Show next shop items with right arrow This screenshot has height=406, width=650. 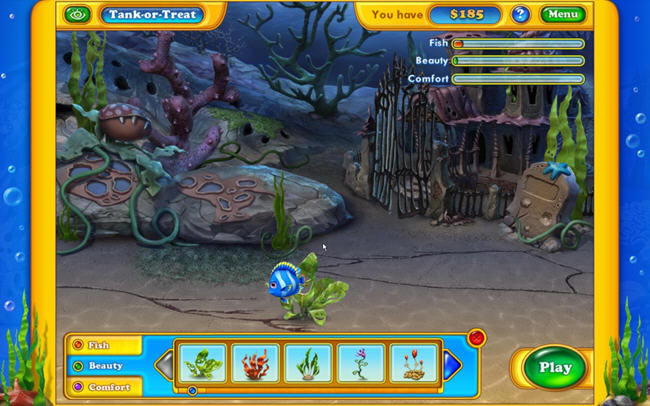tap(452, 365)
